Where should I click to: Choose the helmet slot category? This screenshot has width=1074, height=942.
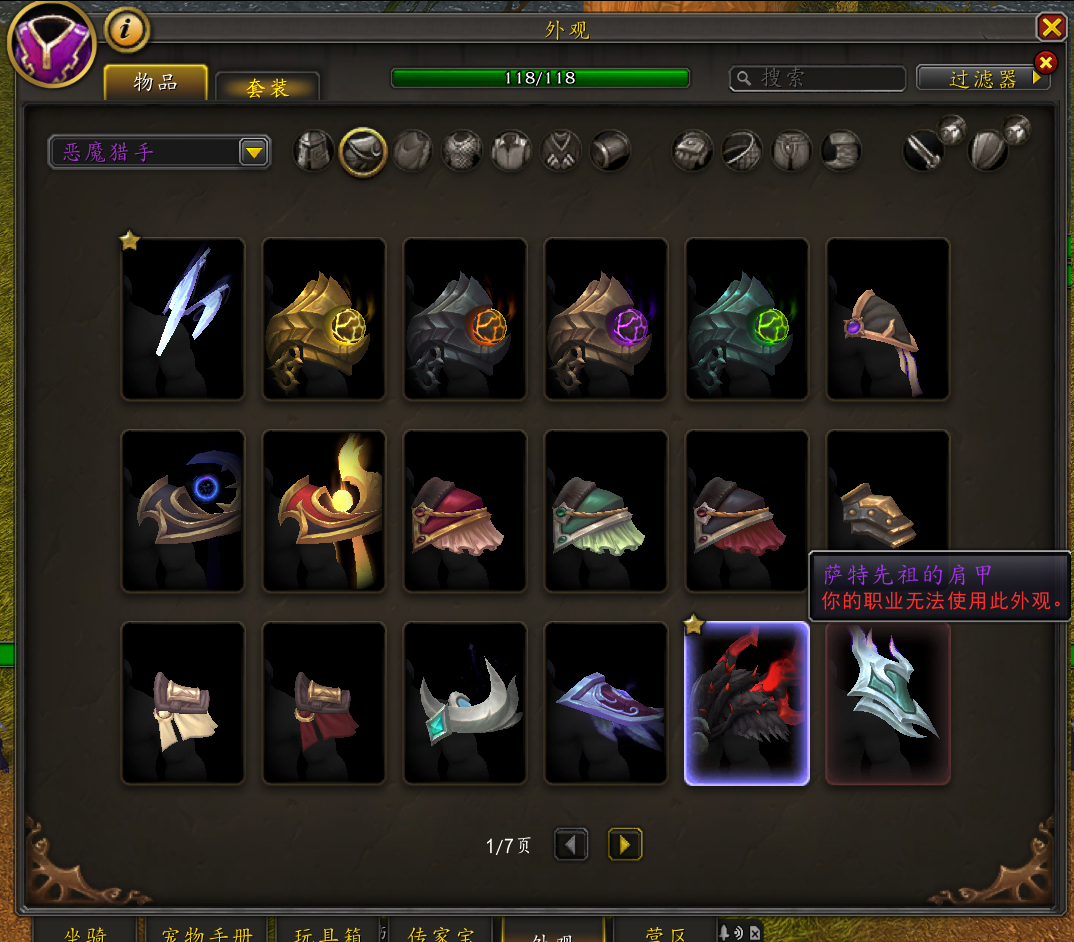[x=314, y=152]
